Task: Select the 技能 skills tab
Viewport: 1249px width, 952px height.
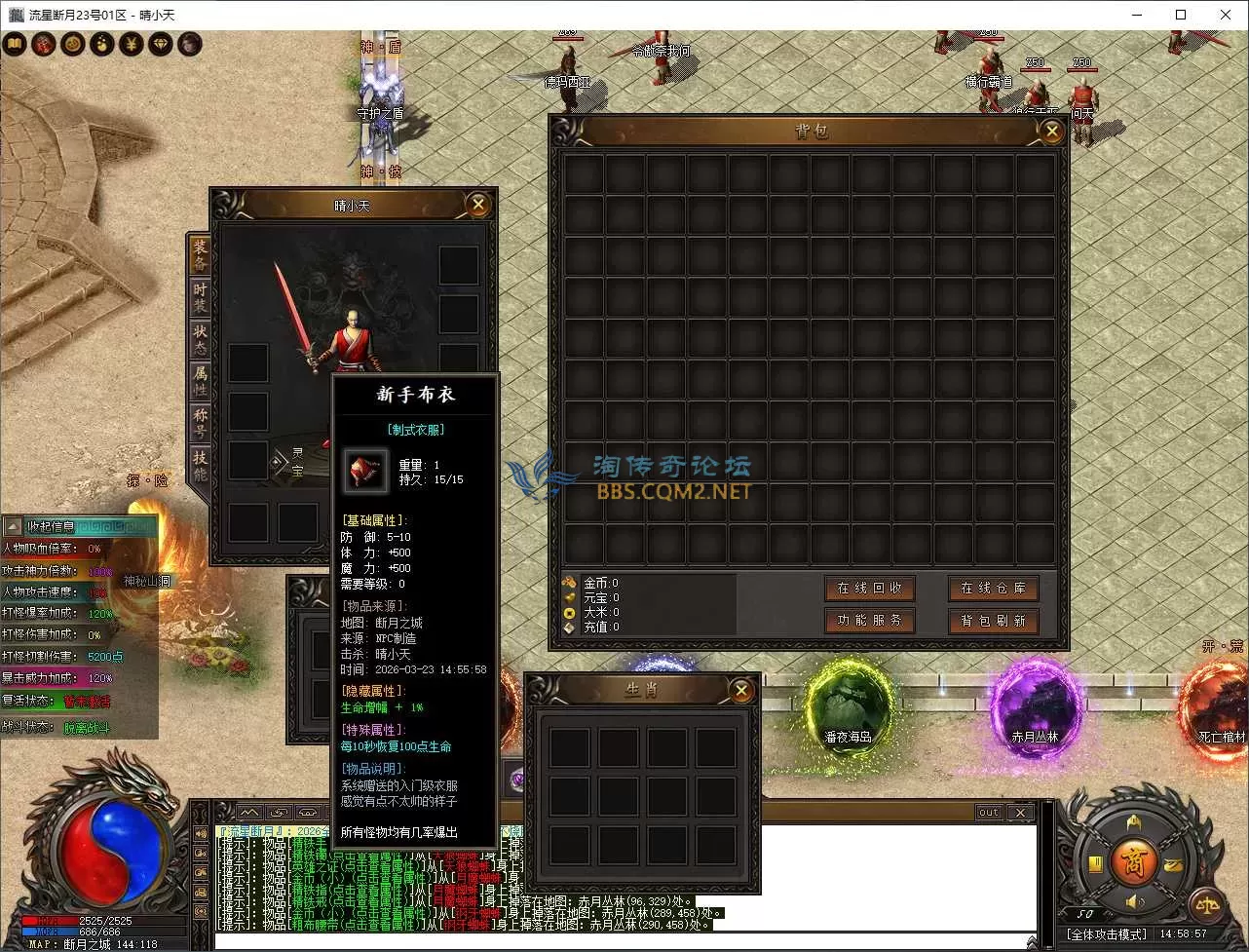Action: click(200, 466)
